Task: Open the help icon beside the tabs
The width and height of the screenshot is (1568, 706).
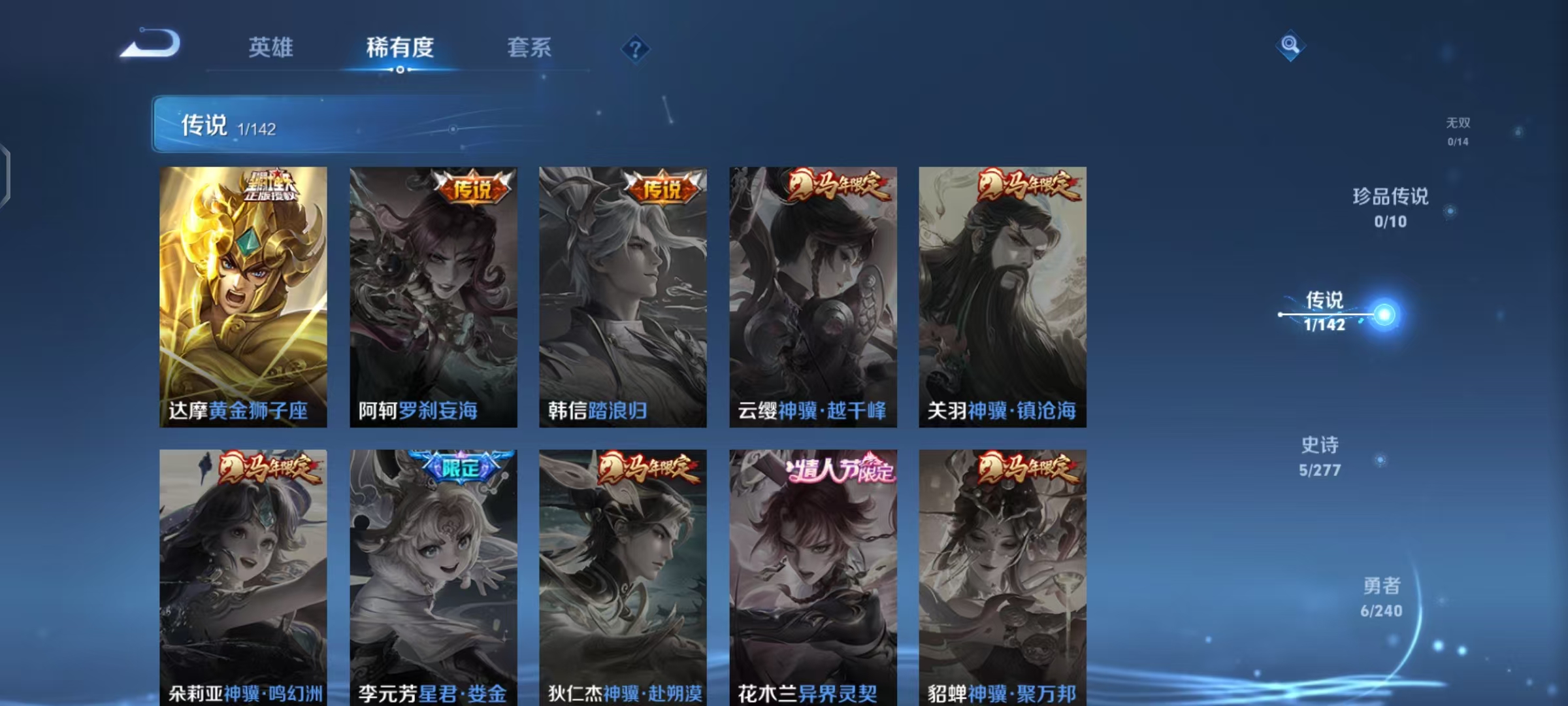Action: coord(634,49)
